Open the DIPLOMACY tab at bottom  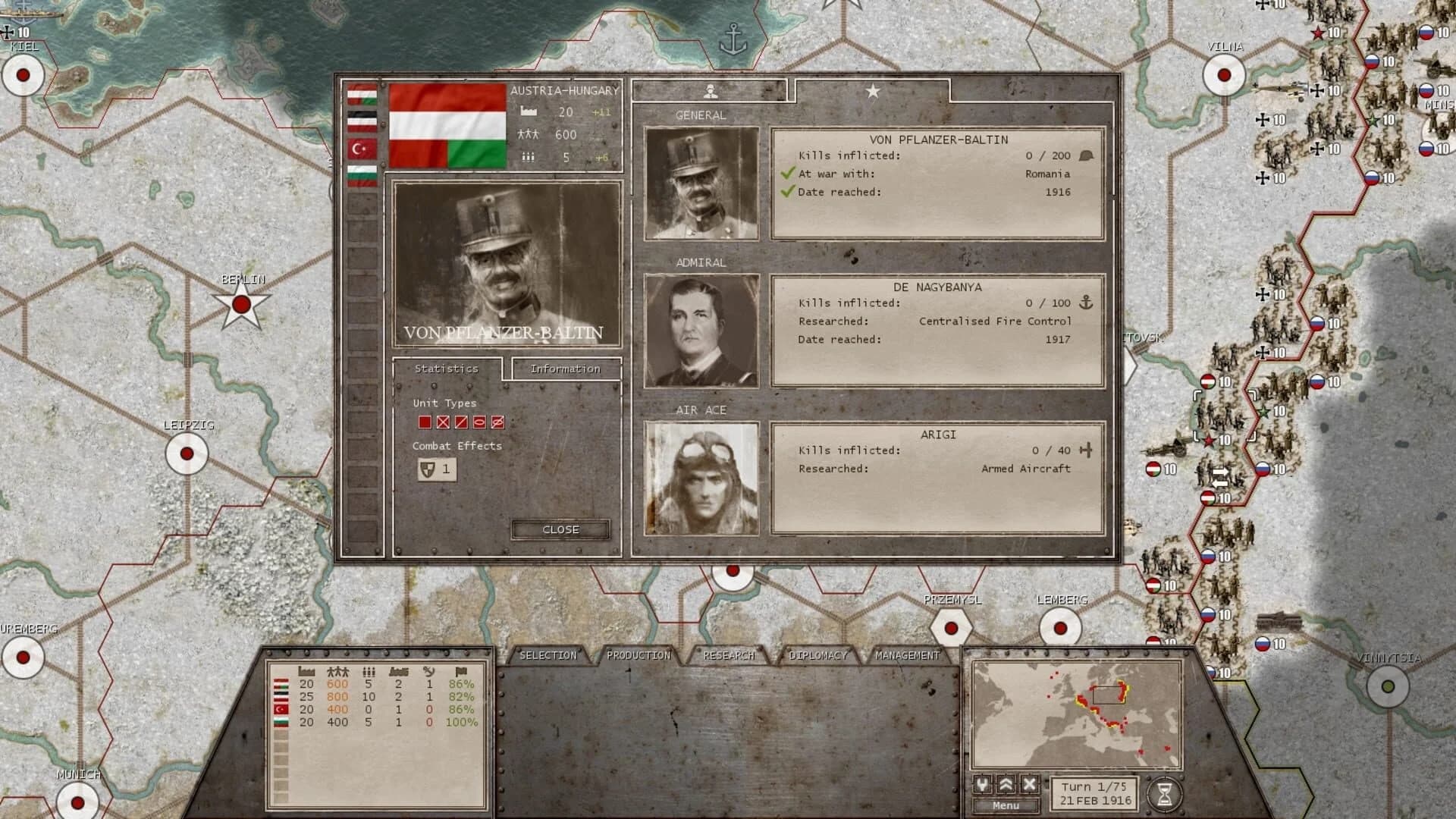pos(818,654)
